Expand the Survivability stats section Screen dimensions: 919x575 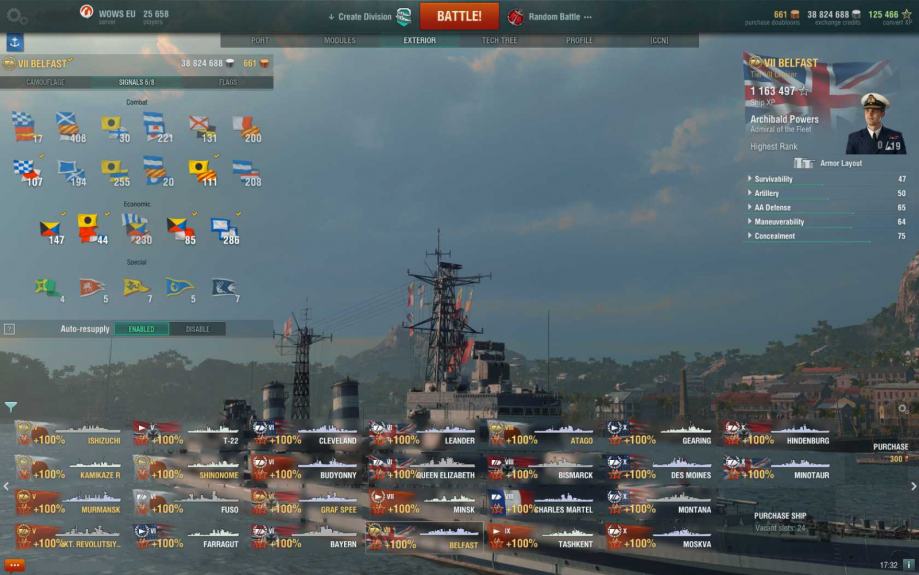click(773, 179)
